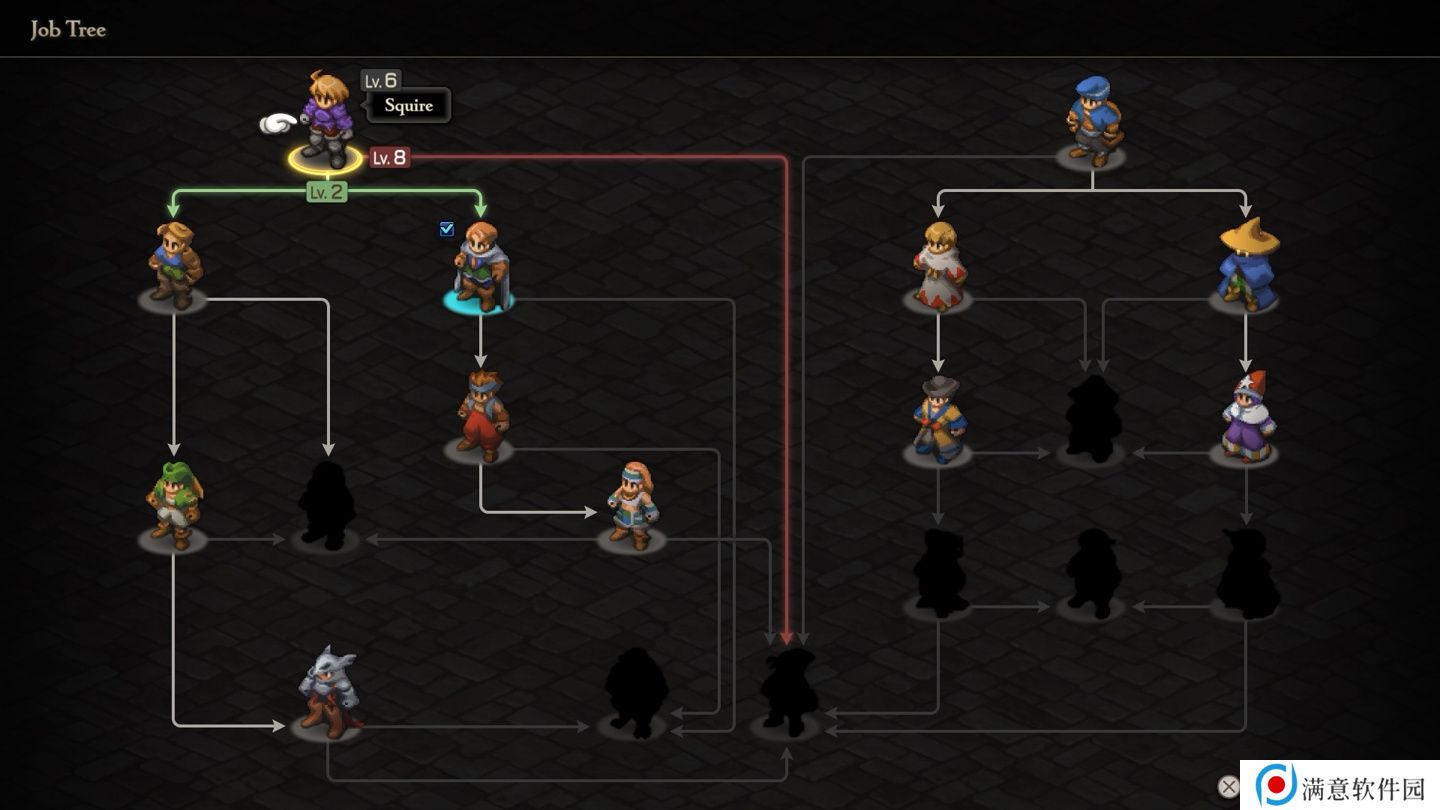
Task: Click the green Lv. 2 requirement badge
Action: tap(326, 192)
